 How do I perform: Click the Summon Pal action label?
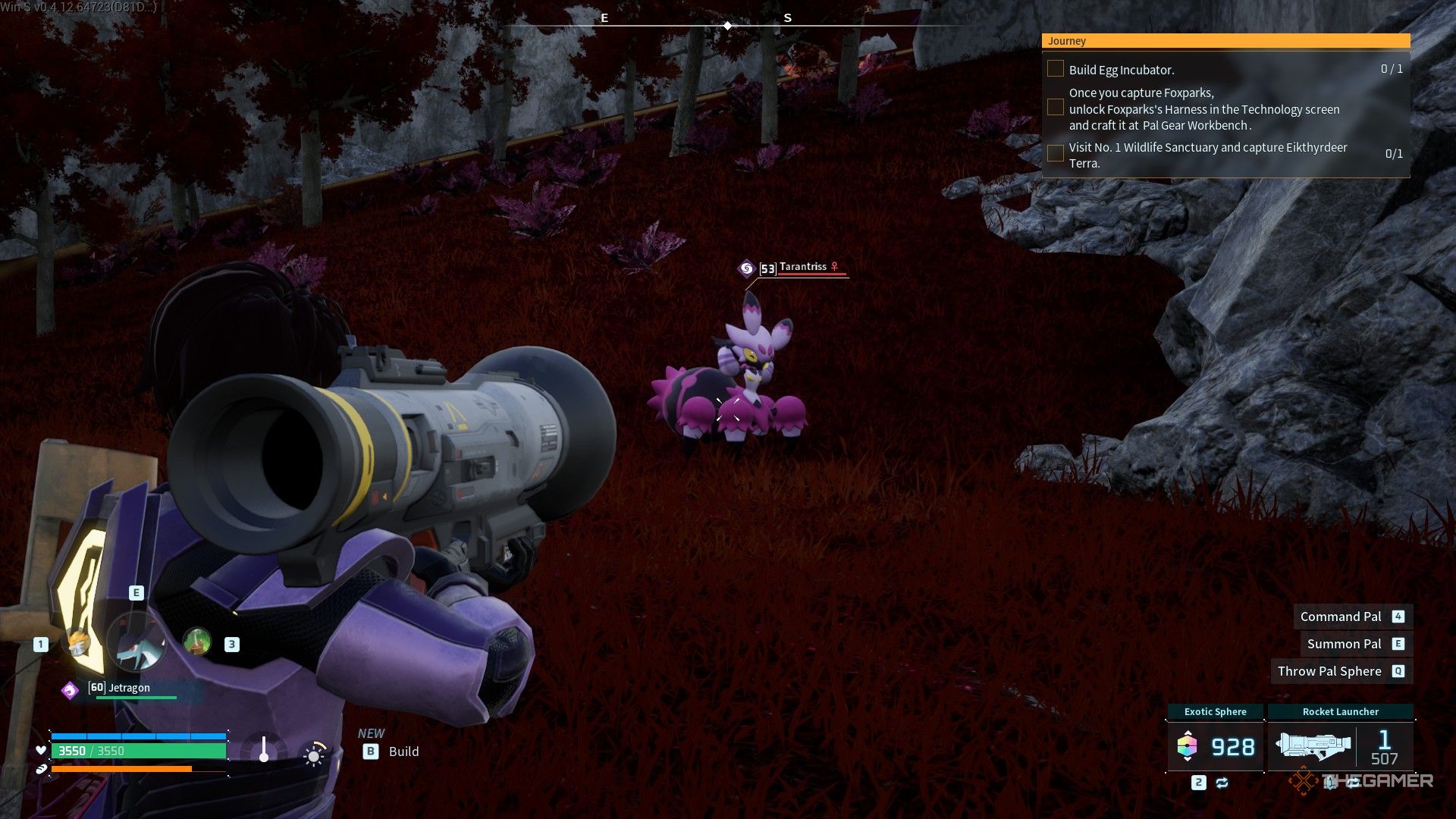point(1344,644)
